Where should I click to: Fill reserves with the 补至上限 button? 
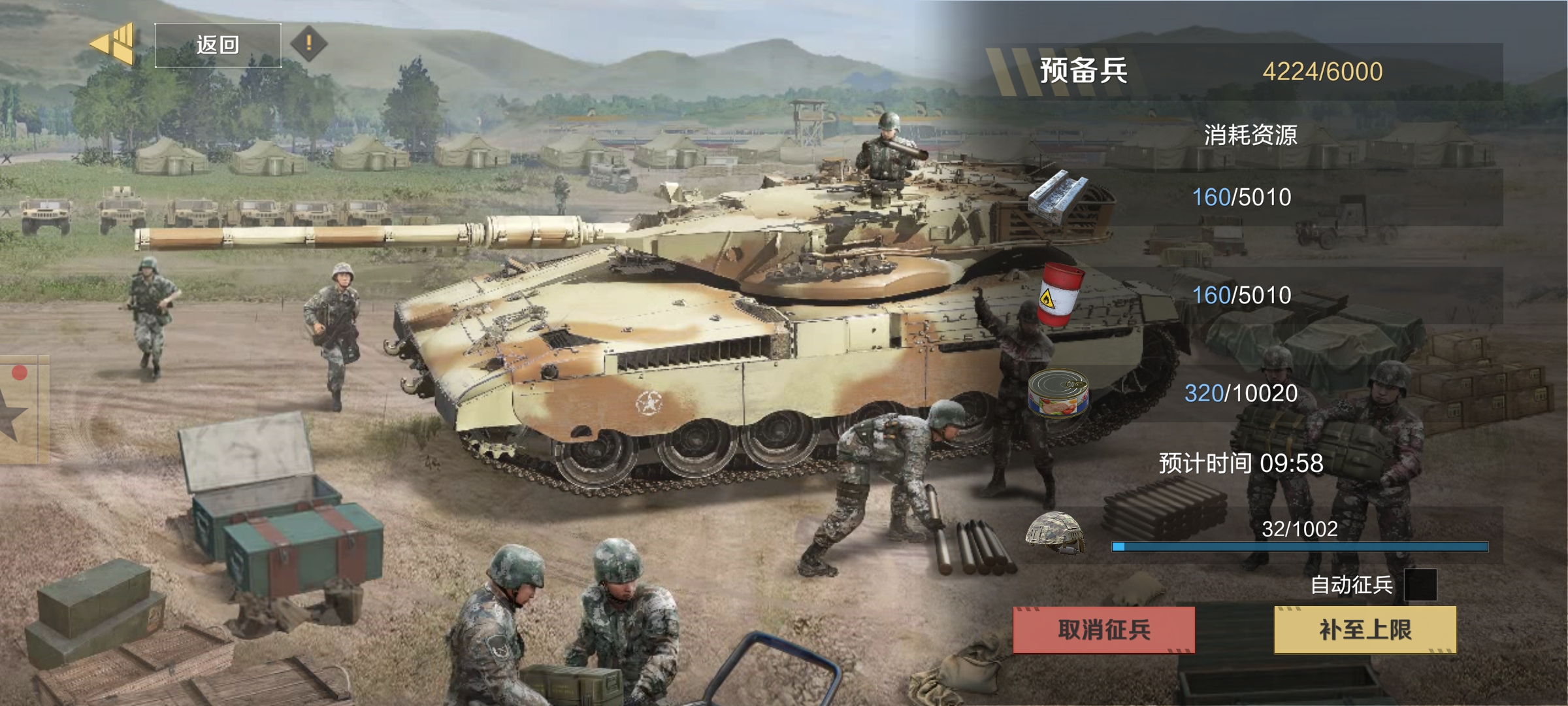point(1365,630)
